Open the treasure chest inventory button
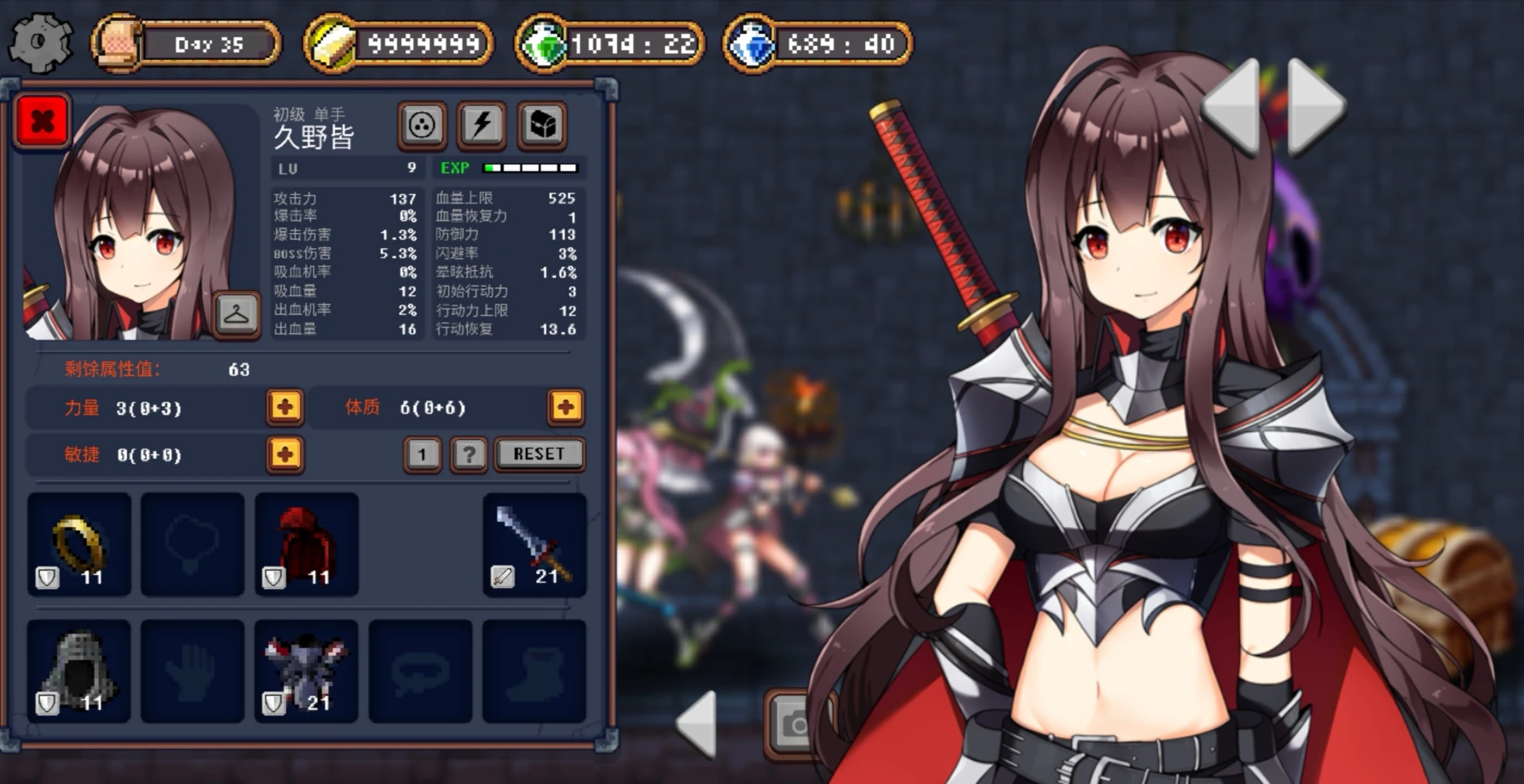This screenshot has height=784, width=1524. (x=542, y=125)
